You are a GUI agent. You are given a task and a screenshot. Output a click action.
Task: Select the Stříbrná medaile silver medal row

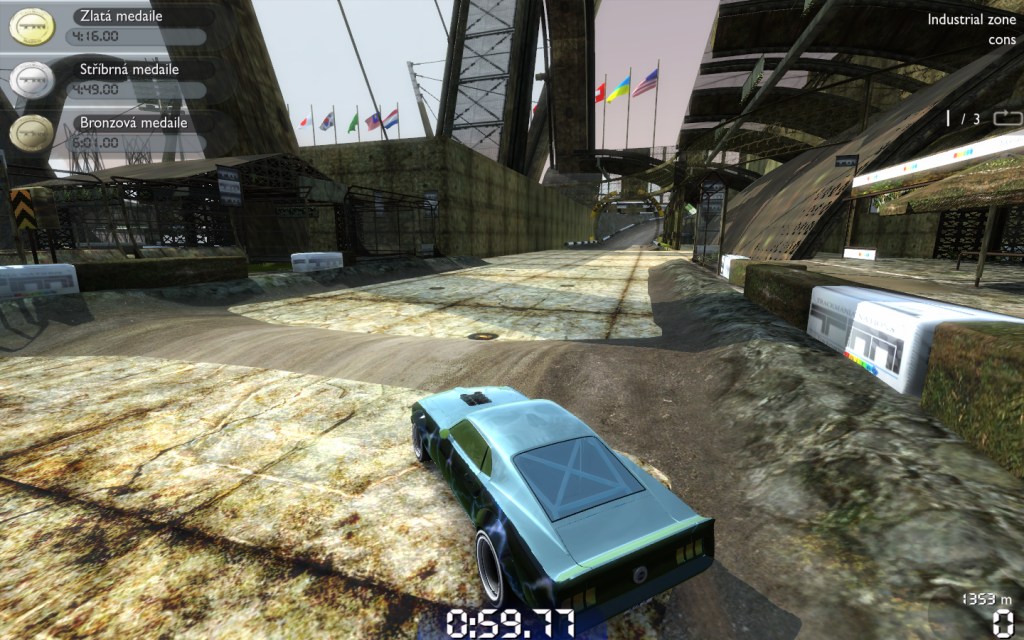(110, 79)
